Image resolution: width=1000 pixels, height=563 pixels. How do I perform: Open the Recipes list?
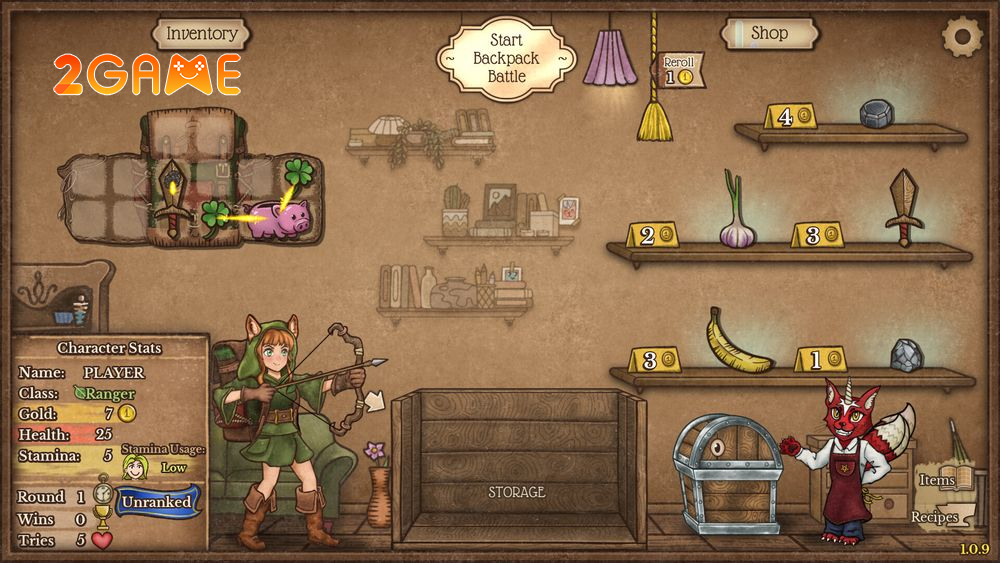click(x=935, y=517)
